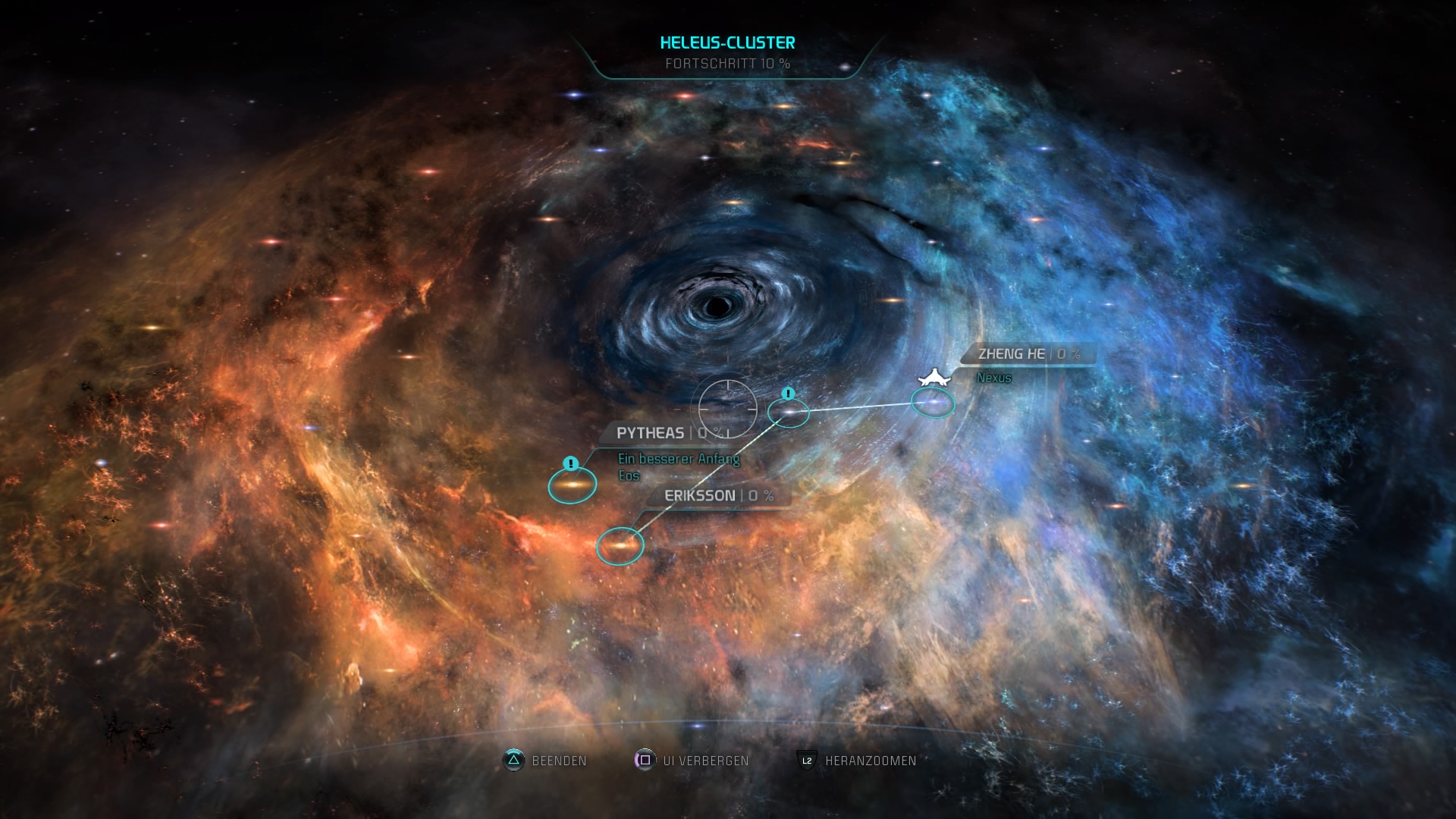The image size is (1456, 819).
Task: Click the targeting crosshair reticle on the map
Action: point(726,408)
